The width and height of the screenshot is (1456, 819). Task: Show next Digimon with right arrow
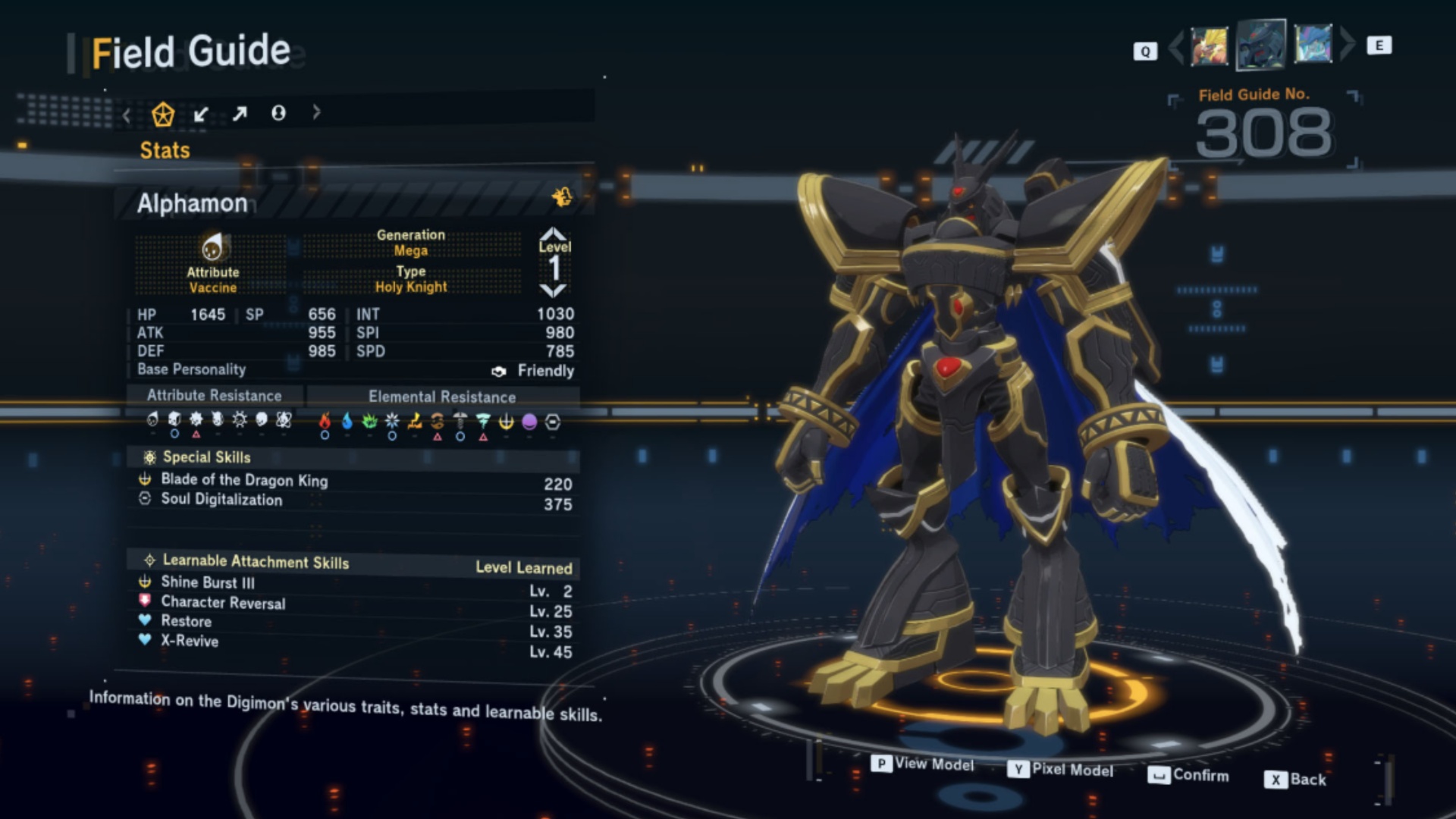coord(1347,44)
